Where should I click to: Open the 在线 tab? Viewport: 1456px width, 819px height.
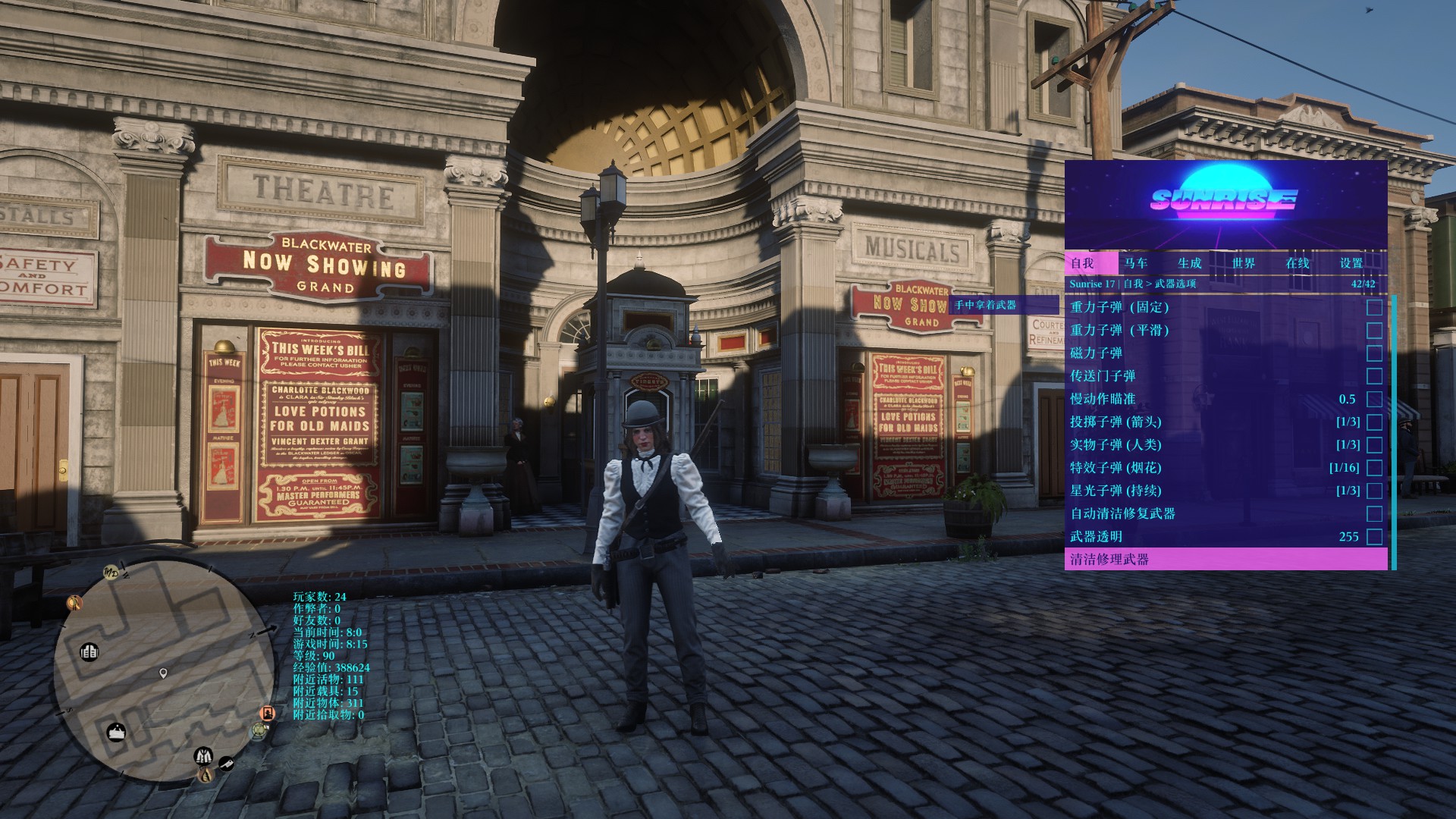(1297, 263)
